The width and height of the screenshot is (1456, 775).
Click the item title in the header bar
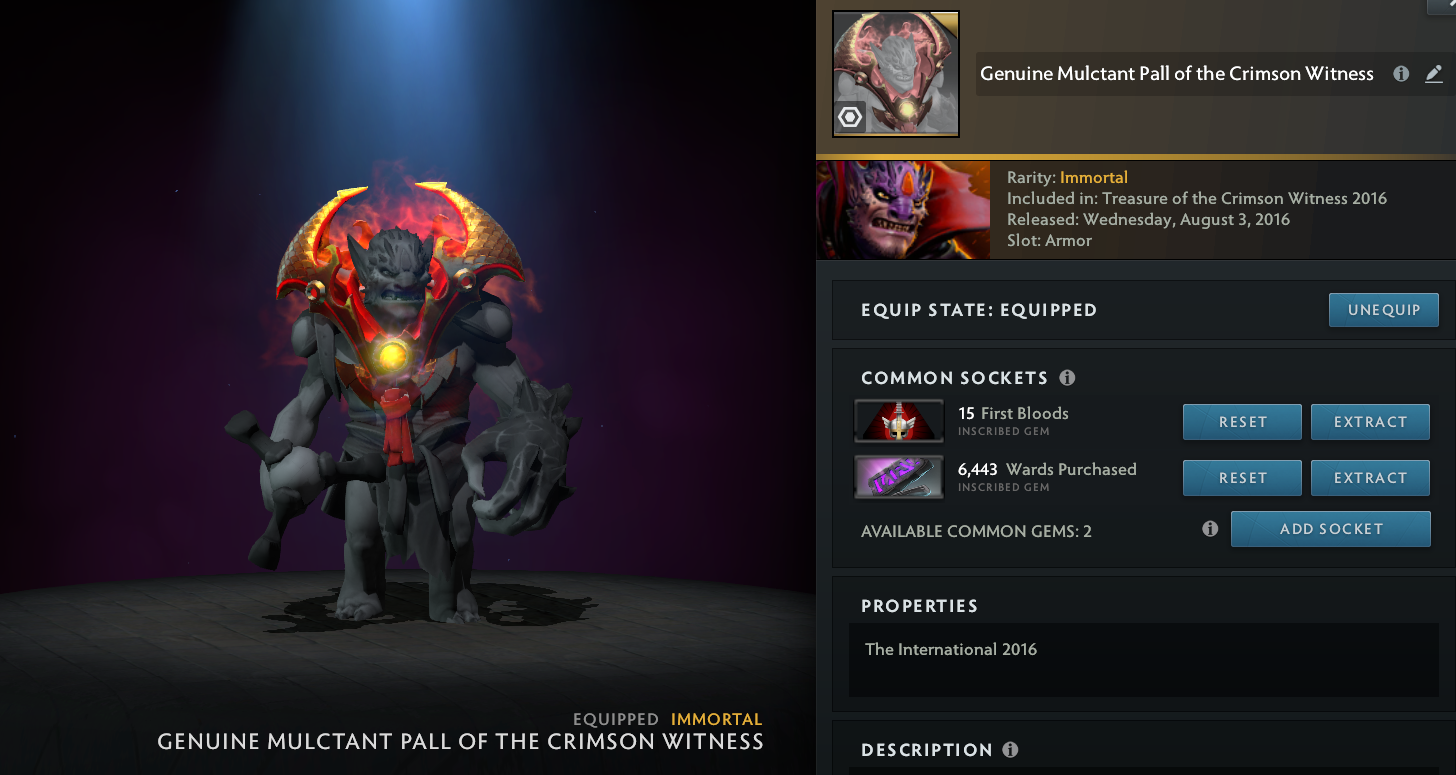click(x=1176, y=73)
